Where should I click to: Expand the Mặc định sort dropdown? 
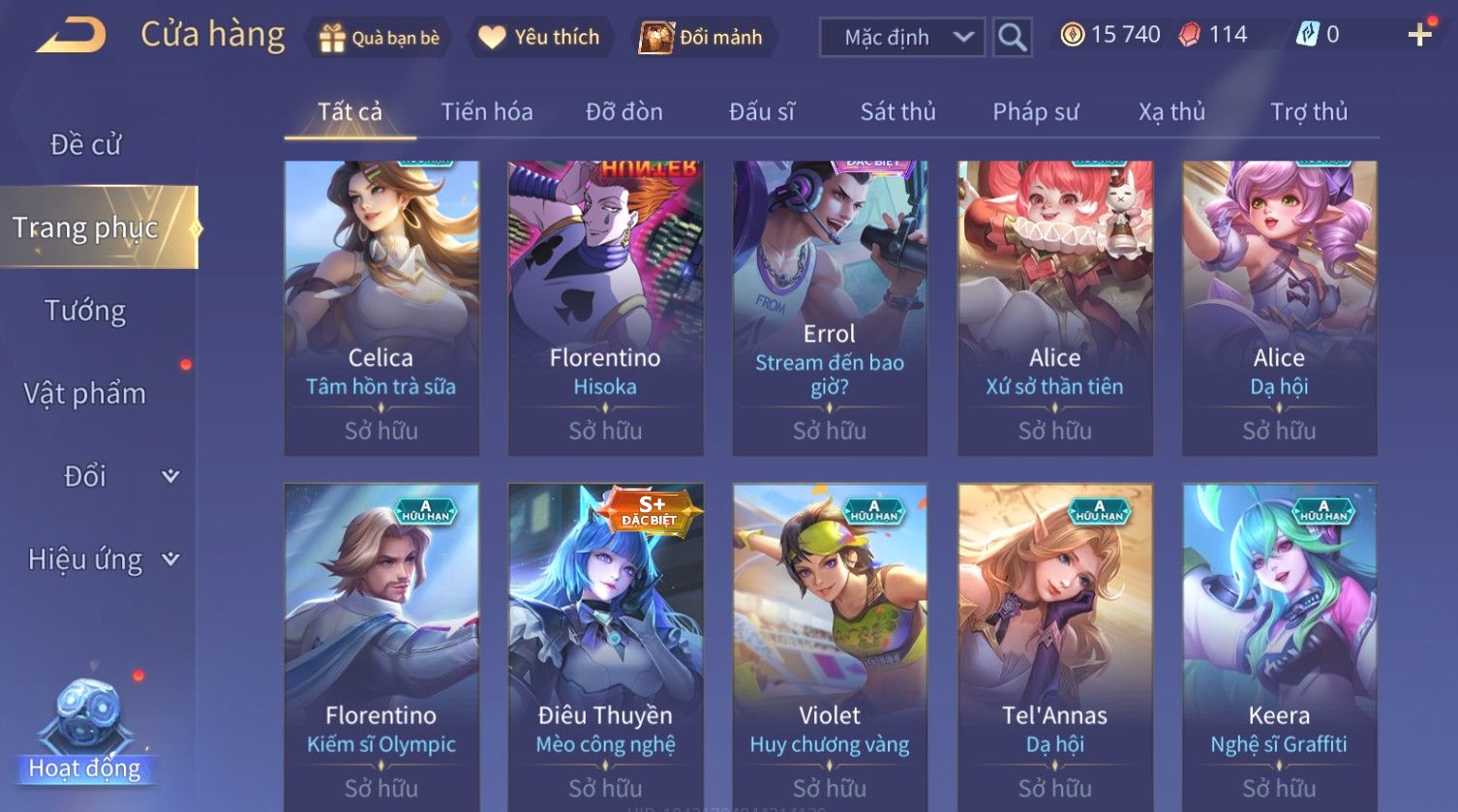coord(901,38)
